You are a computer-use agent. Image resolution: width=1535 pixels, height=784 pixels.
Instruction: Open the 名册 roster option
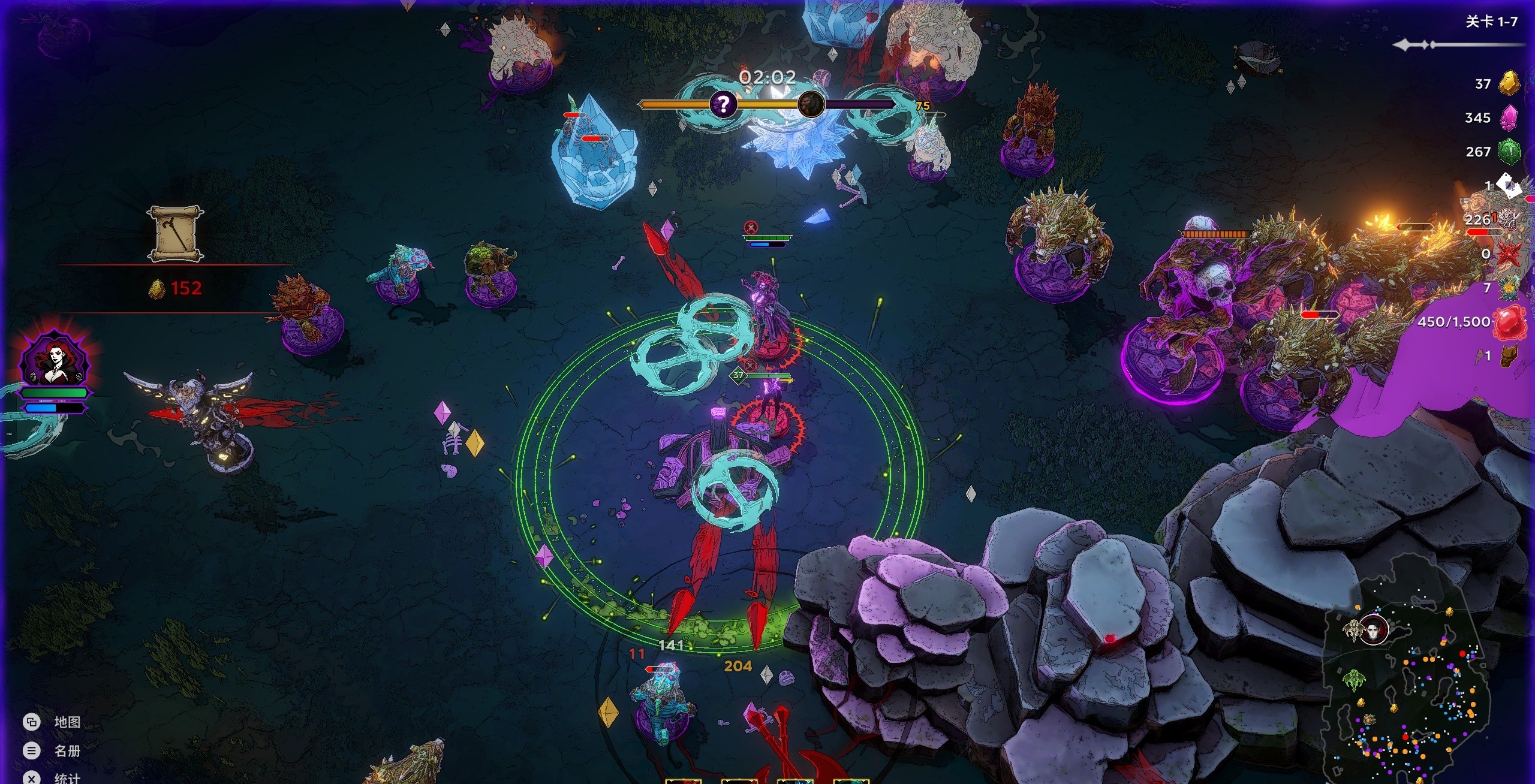point(32,750)
